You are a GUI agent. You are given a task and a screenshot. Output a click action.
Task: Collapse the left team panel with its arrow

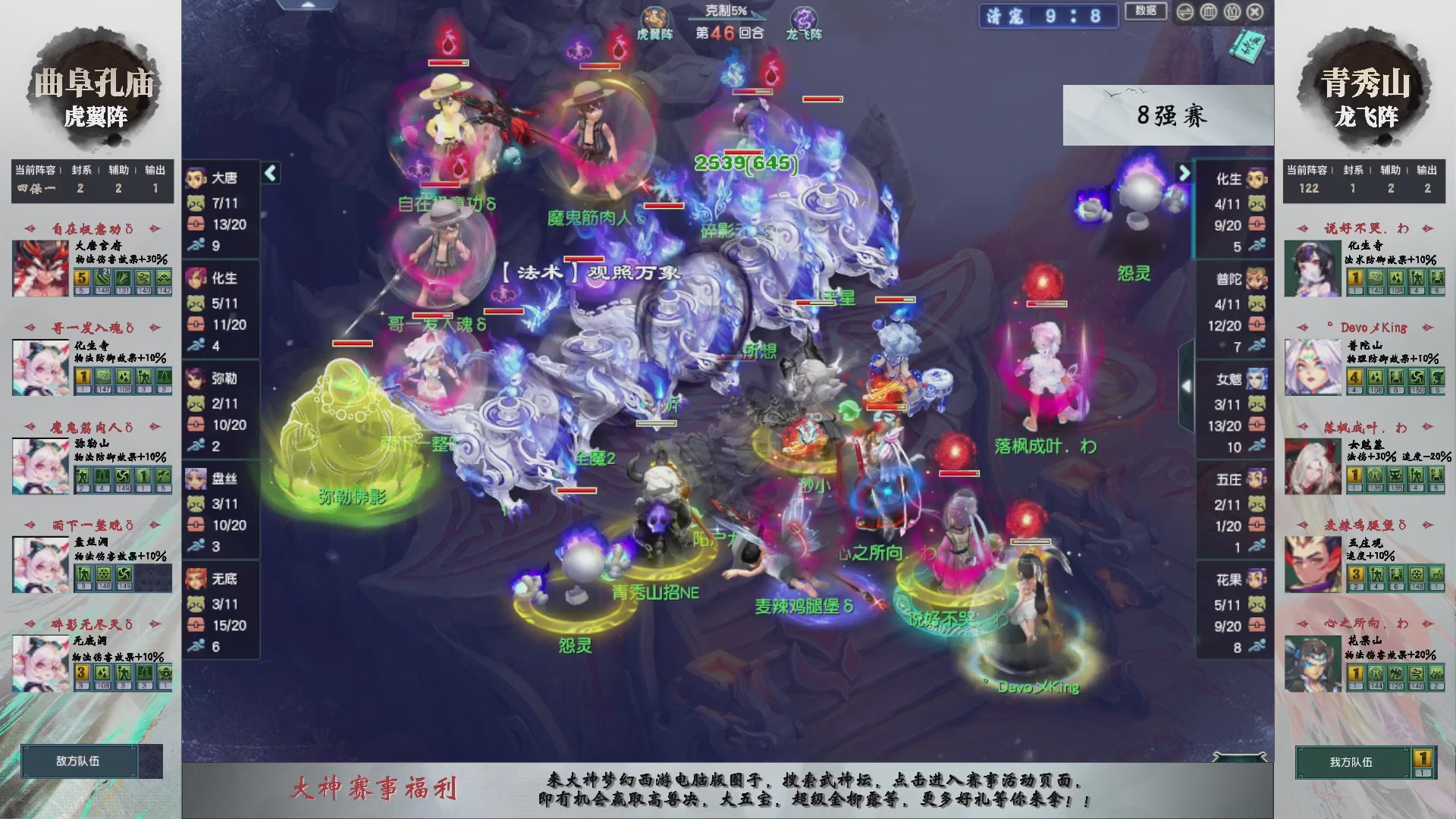click(269, 173)
